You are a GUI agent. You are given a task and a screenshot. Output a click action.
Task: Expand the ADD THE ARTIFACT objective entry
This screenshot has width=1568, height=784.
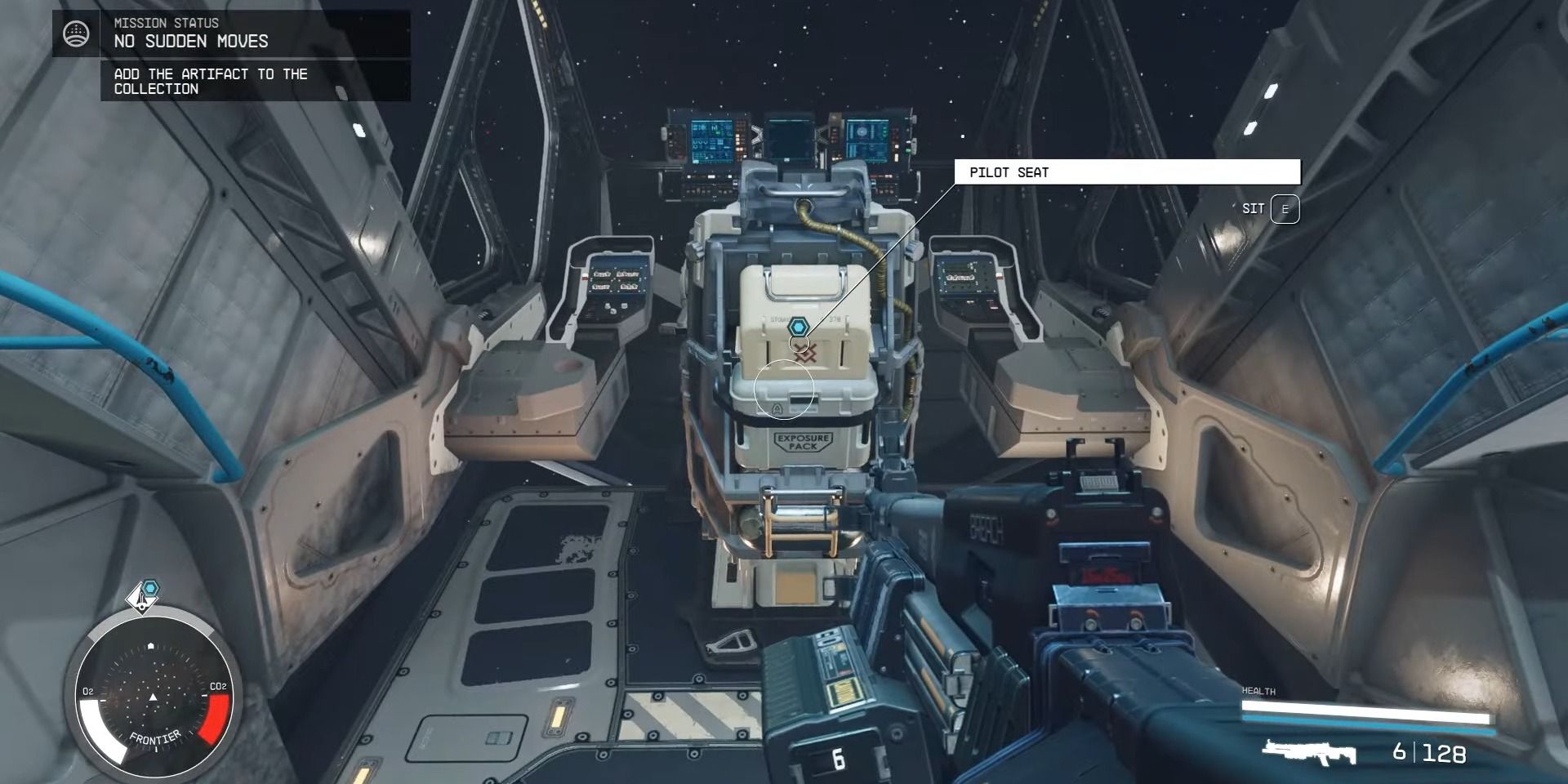pyautogui.click(x=211, y=82)
